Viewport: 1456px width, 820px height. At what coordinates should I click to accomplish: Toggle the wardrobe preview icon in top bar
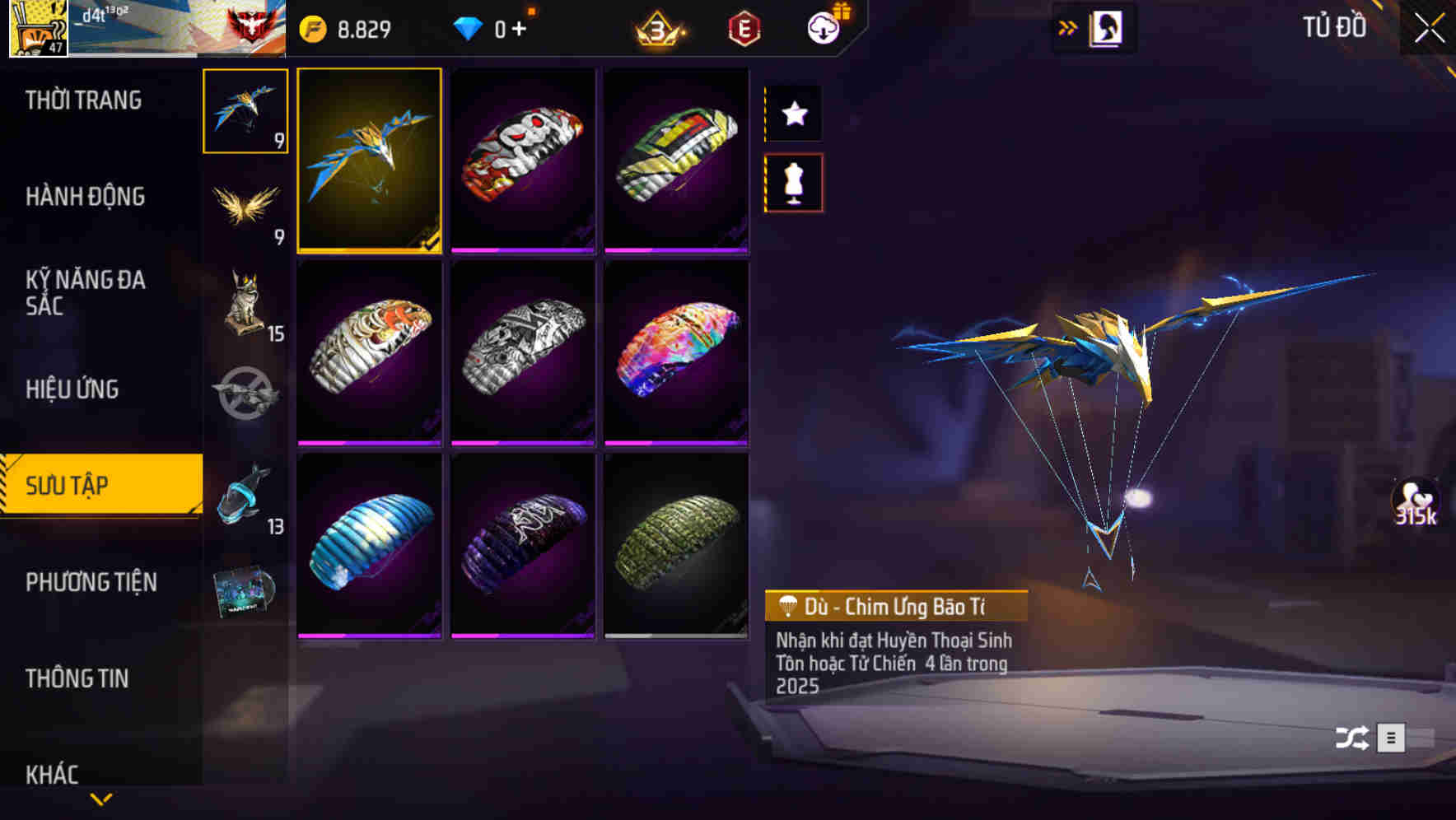[x=1107, y=27]
